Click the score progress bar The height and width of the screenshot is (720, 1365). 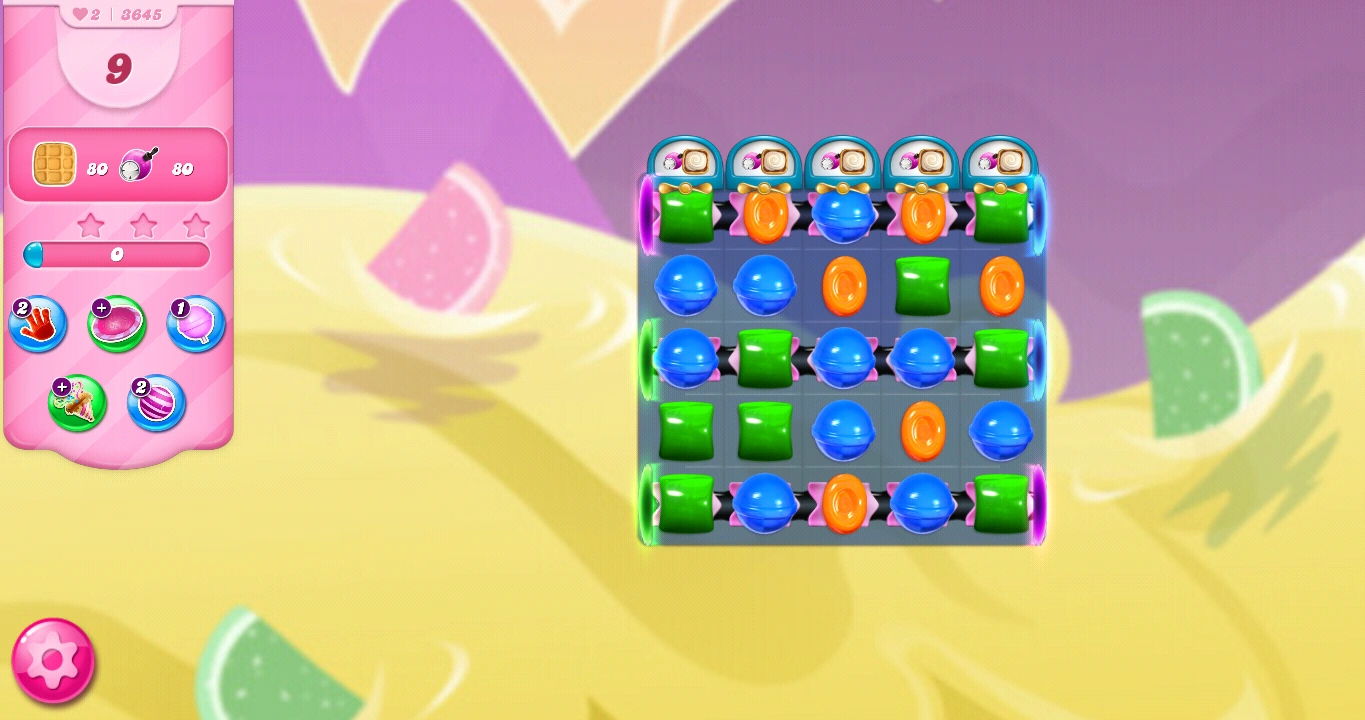tap(116, 255)
